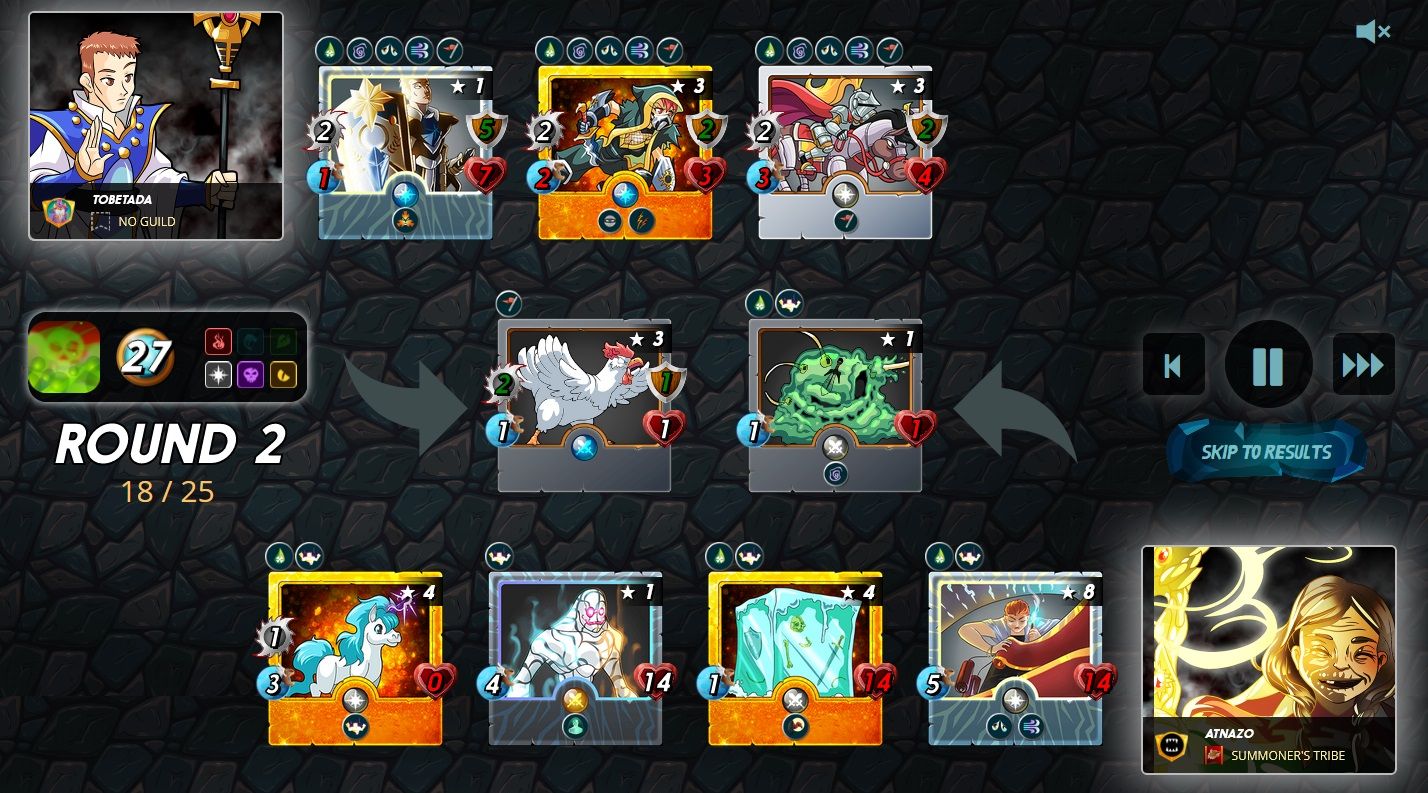The width and height of the screenshot is (1428, 793).
Task: Restart battle from the beginning
Action: pyautogui.click(x=1173, y=365)
